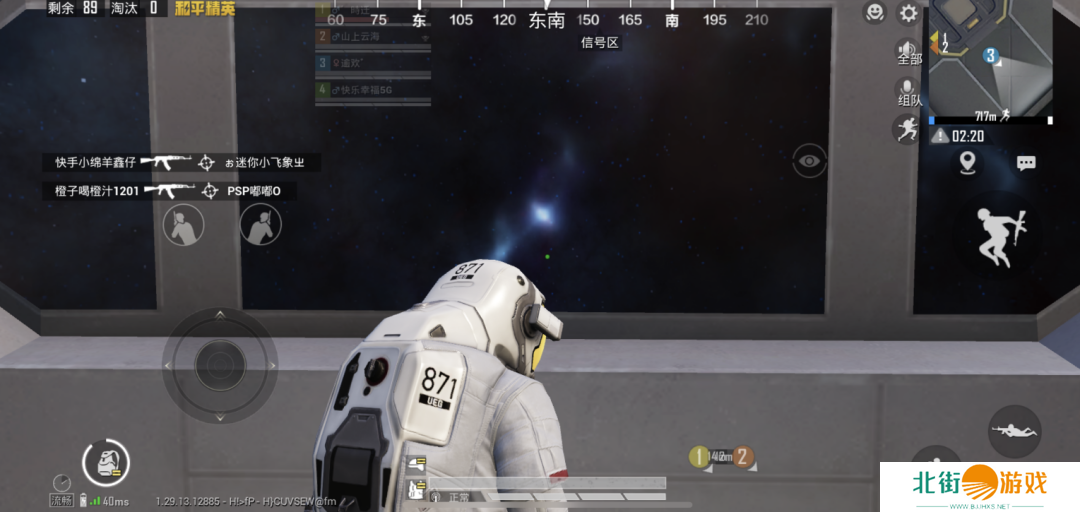The image size is (1080, 512).
Task: Open the quick chat message bubble
Action: click(x=1026, y=162)
